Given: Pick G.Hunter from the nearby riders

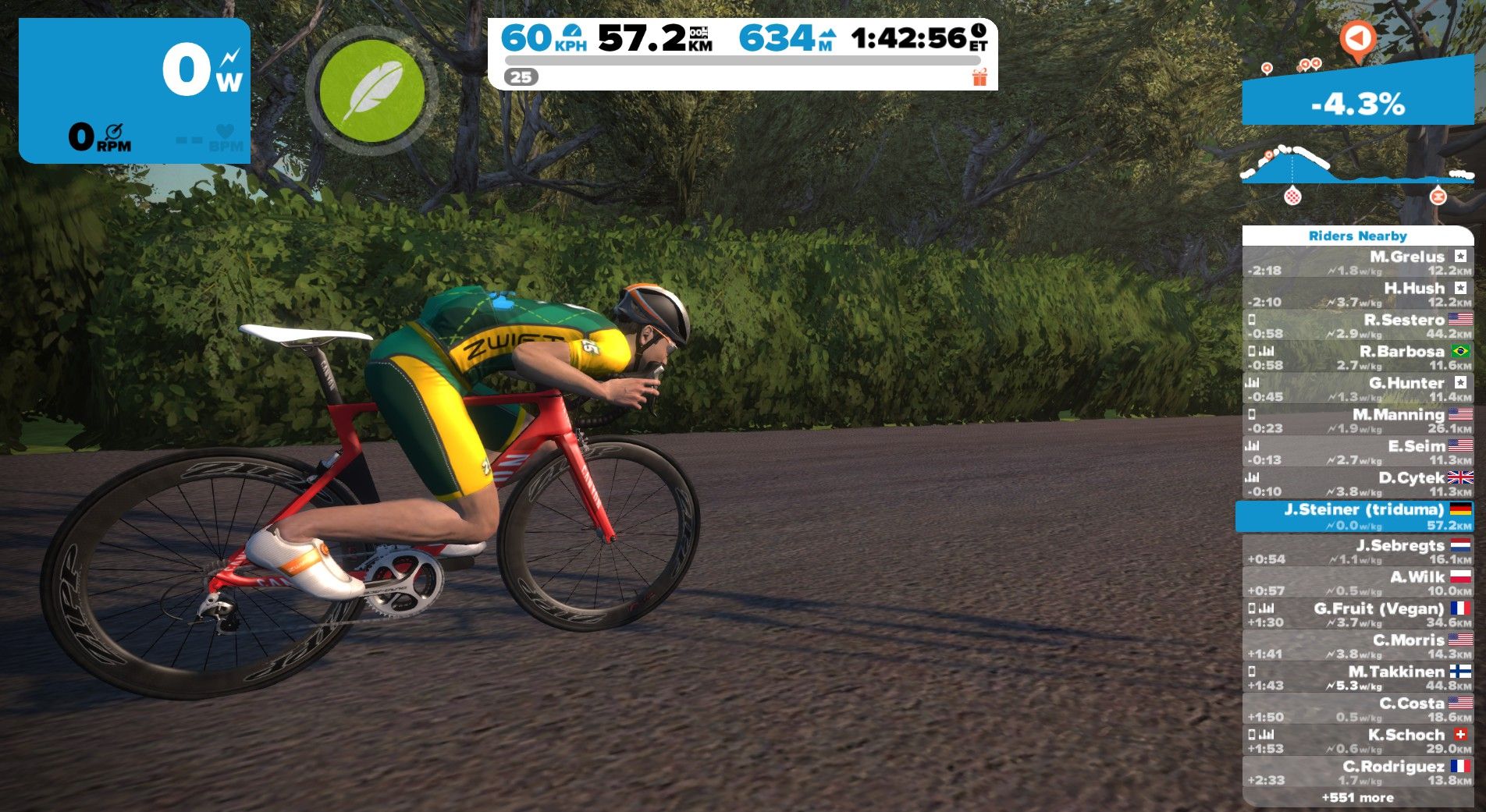Looking at the screenshot, I should coord(1357,389).
